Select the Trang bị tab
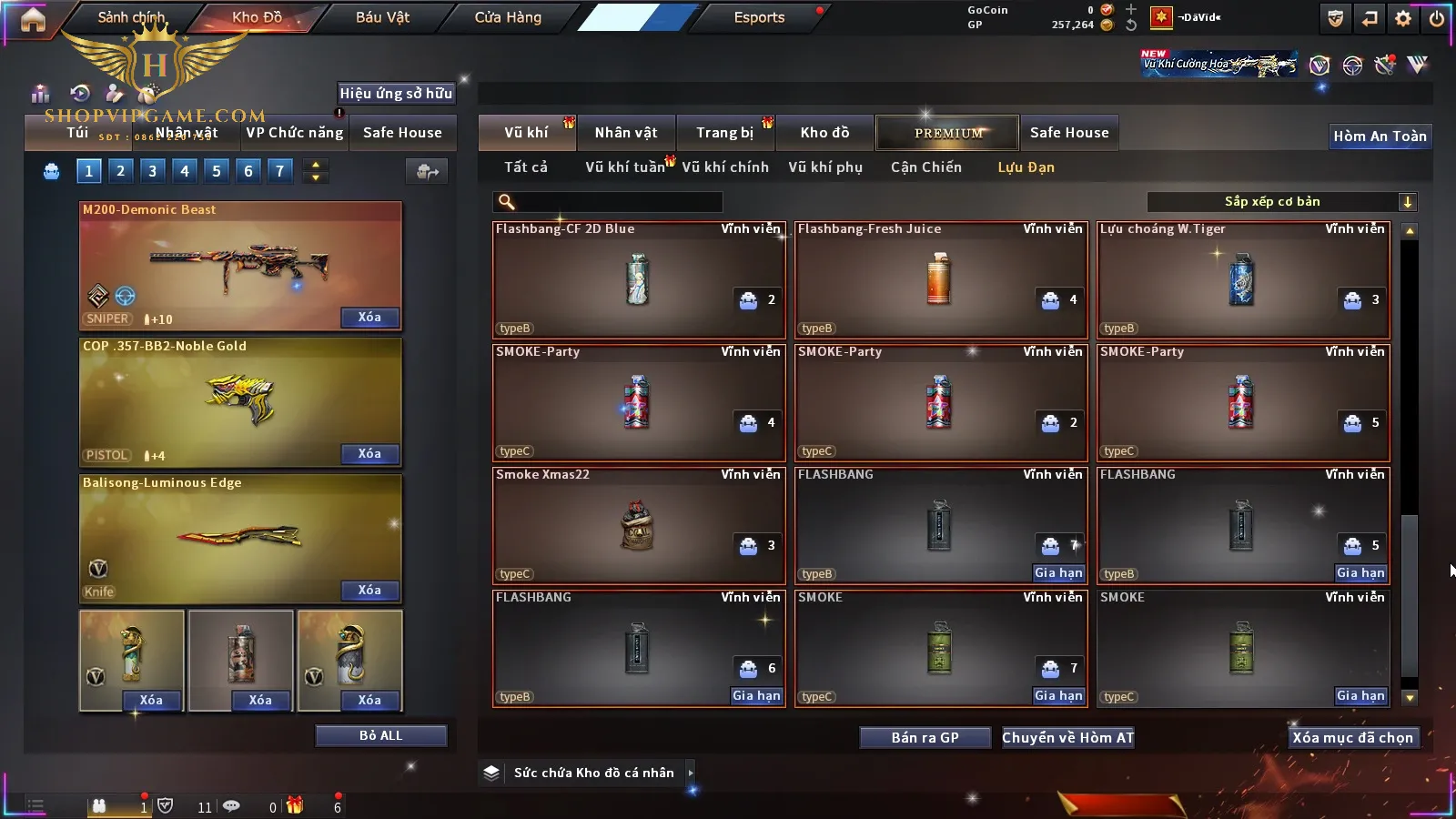This screenshot has width=1456, height=819. [x=725, y=133]
